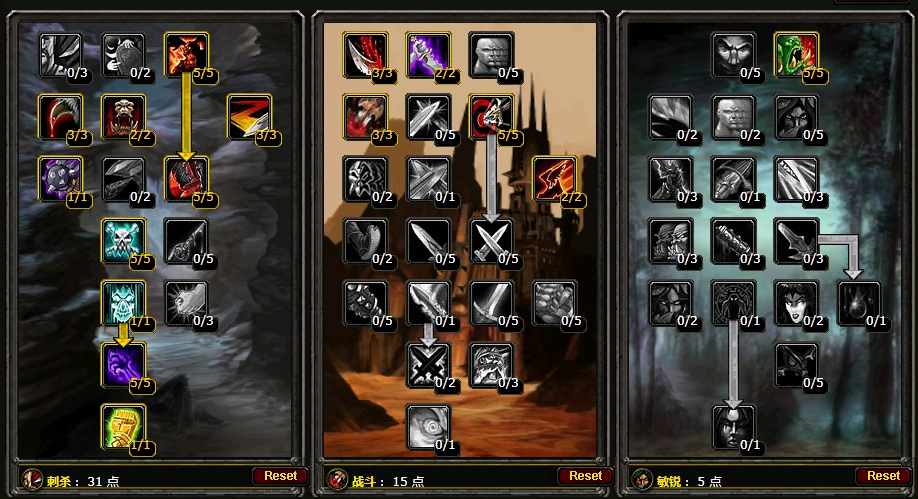The height and width of the screenshot is (499, 918).
Task: Select the red curved blade 3/3 Assassination talent
Action: click(61, 116)
